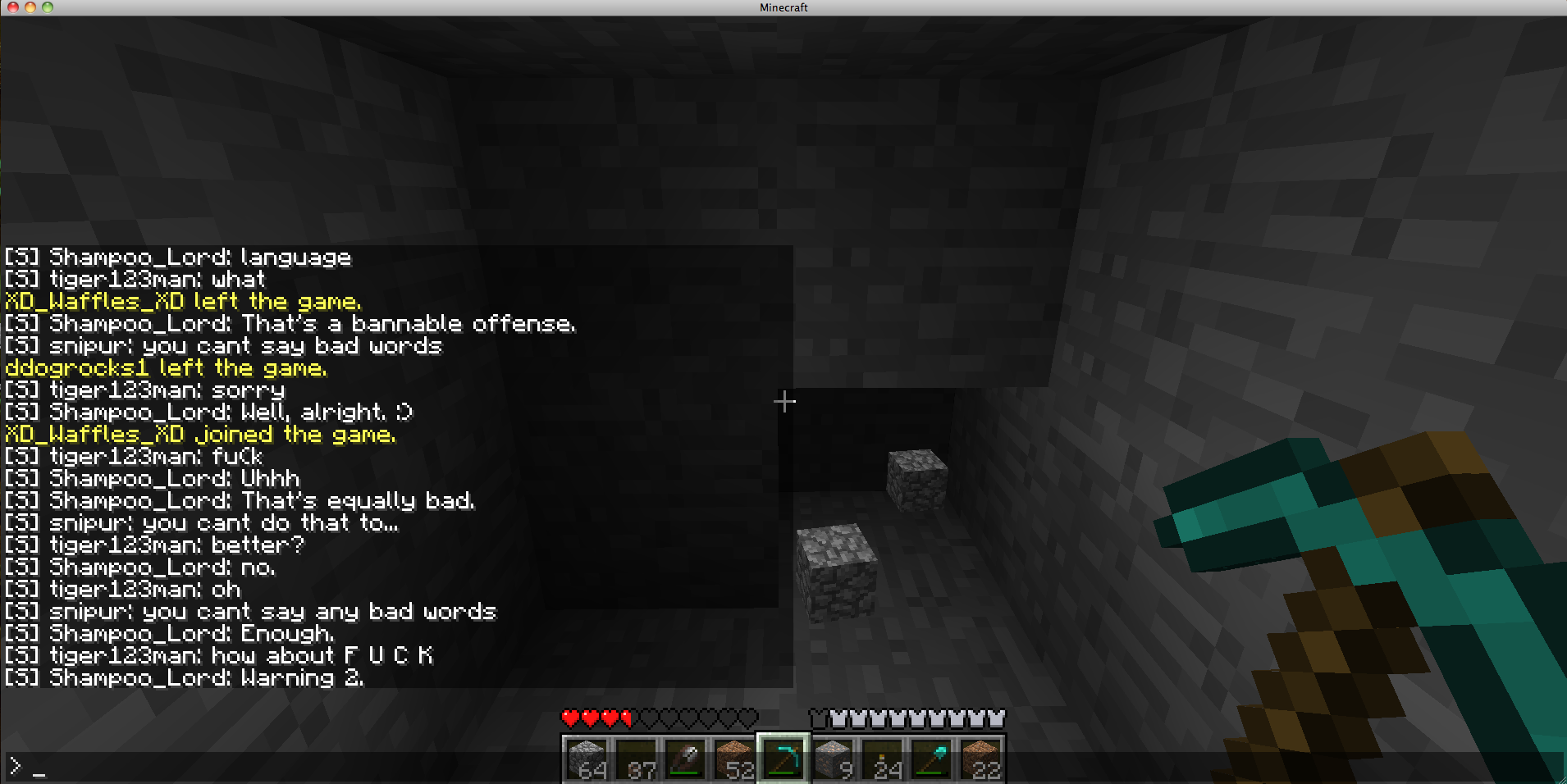Click Shampoo_Lord's bannable offense message
Image resolution: width=1567 pixels, height=784 pixels.
point(290,323)
